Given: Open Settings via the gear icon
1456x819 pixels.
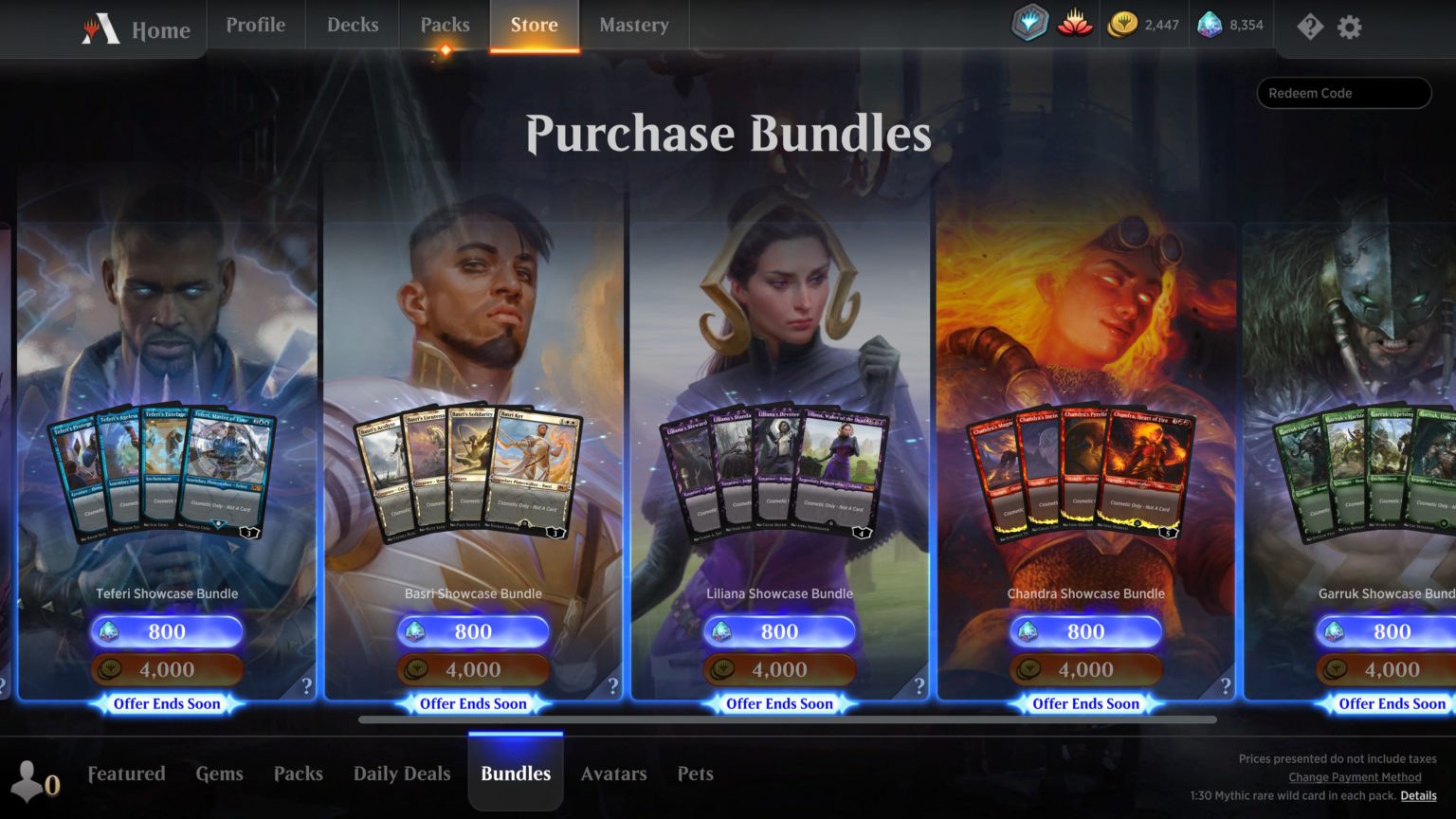Looking at the screenshot, I should click(1348, 27).
